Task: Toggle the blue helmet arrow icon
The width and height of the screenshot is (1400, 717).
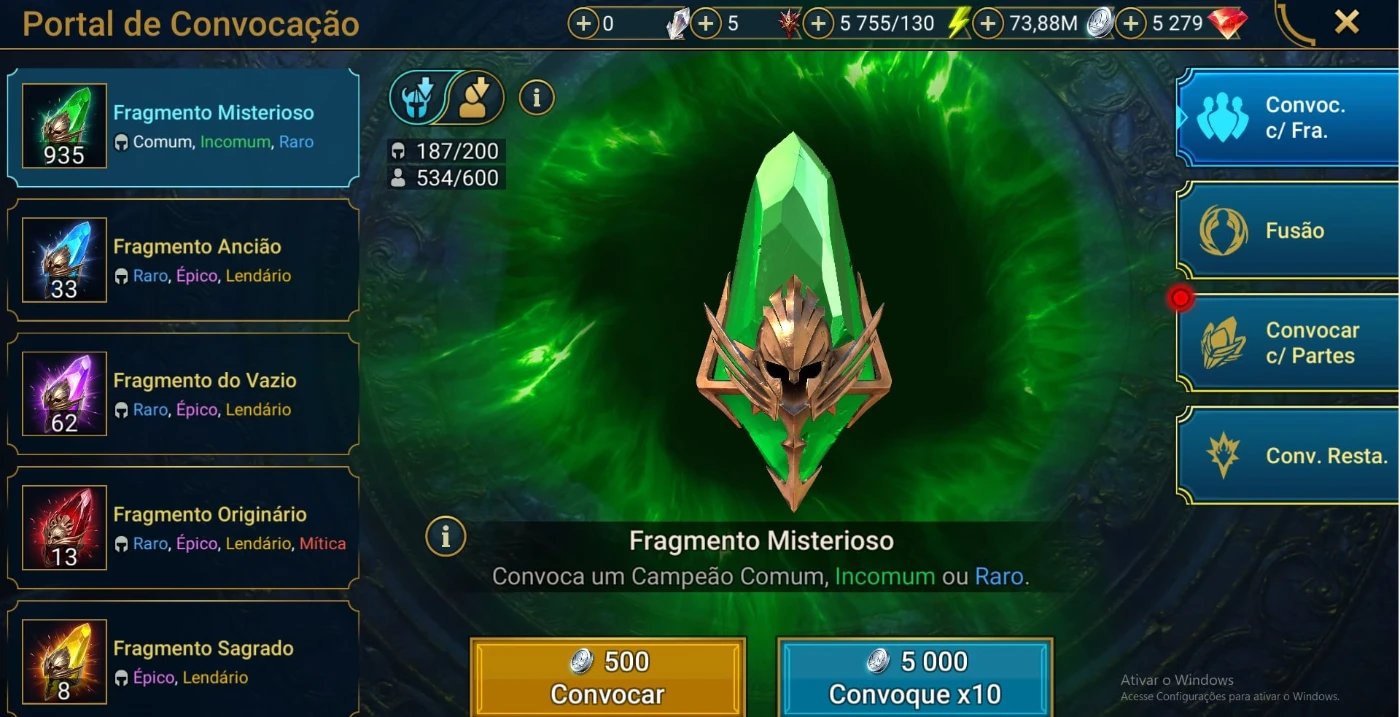Action: coord(418,97)
